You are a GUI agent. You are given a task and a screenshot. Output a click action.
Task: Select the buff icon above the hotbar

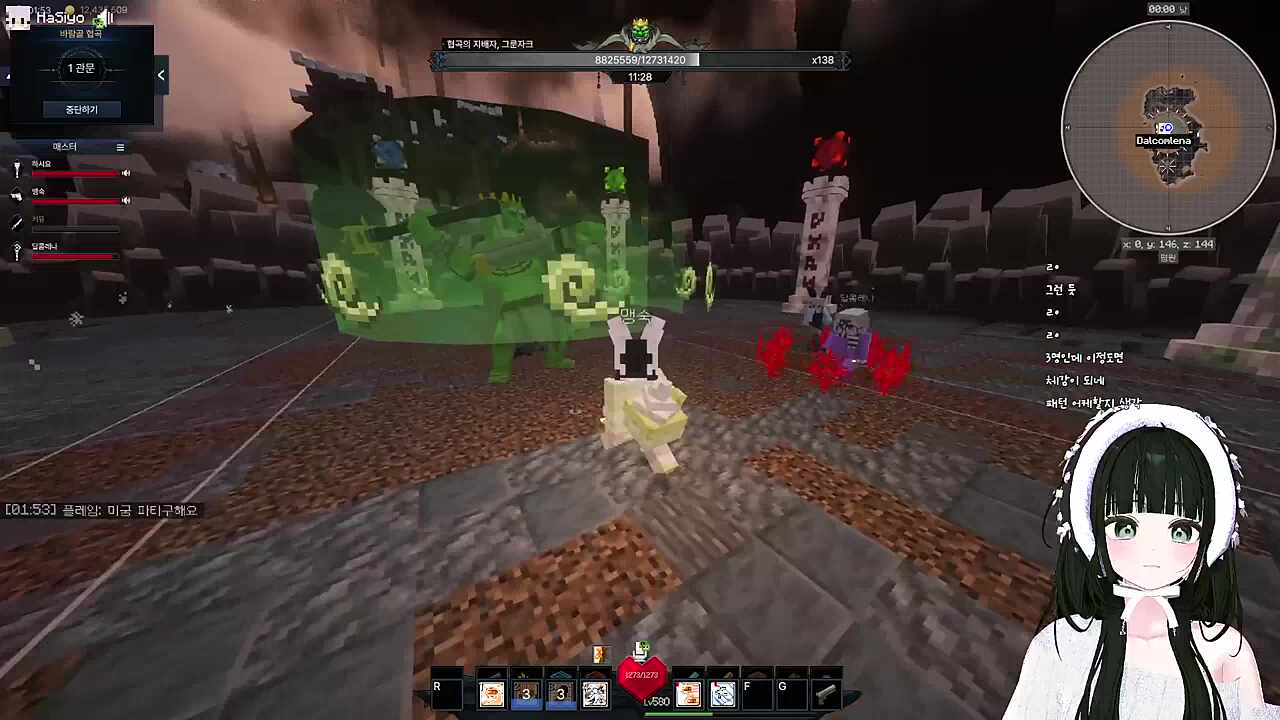click(x=600, y=654)
